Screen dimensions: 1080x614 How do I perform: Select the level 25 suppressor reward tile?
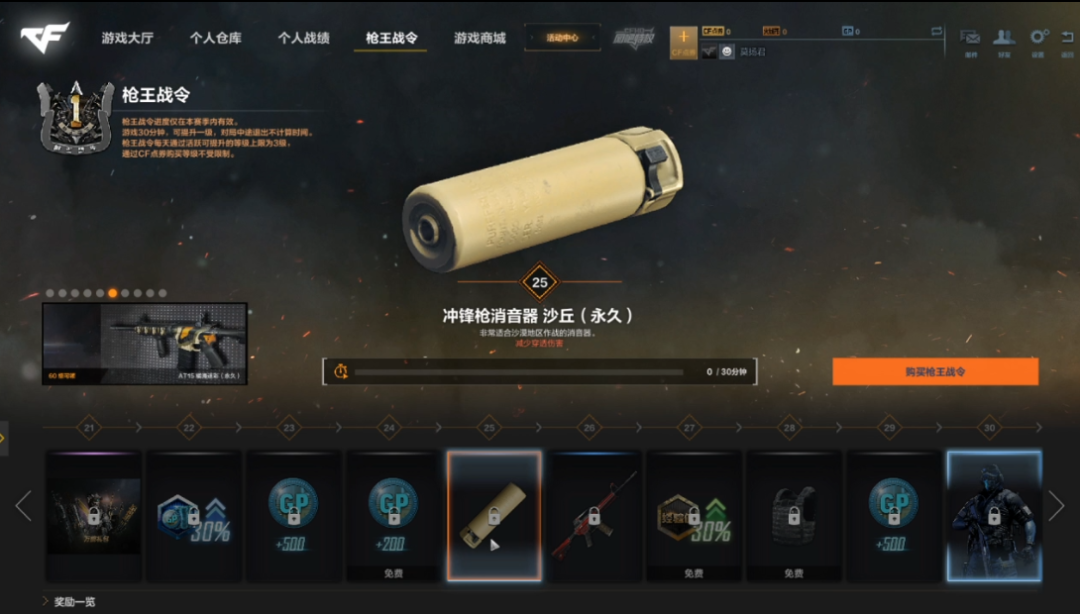494,515
